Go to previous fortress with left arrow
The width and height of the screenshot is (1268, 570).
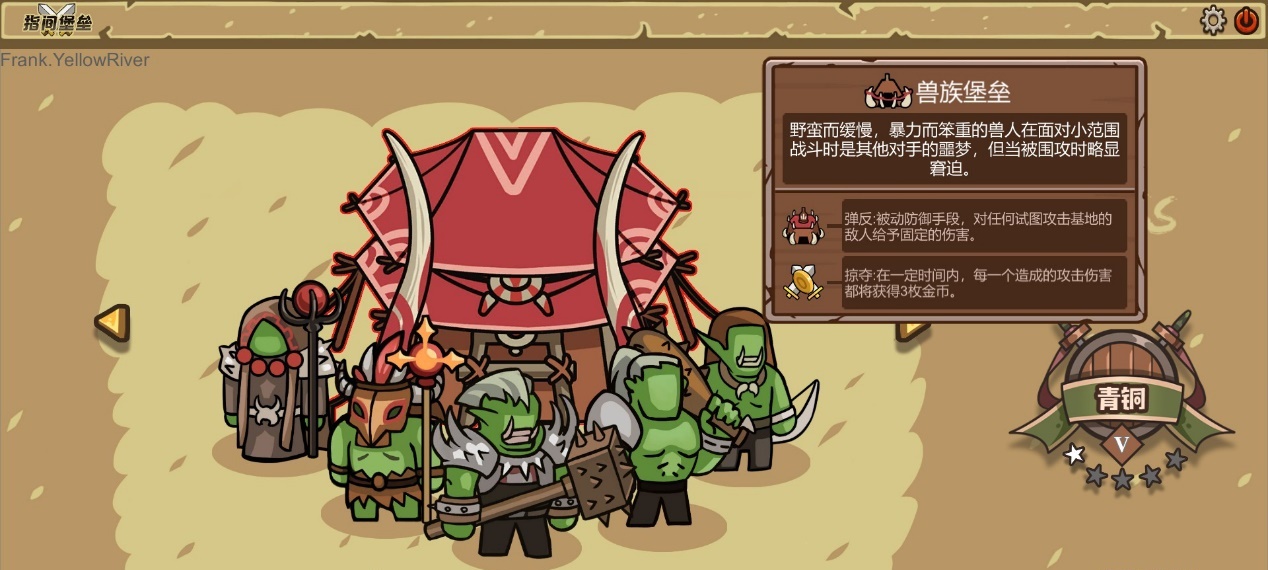(x=112, y=322)
